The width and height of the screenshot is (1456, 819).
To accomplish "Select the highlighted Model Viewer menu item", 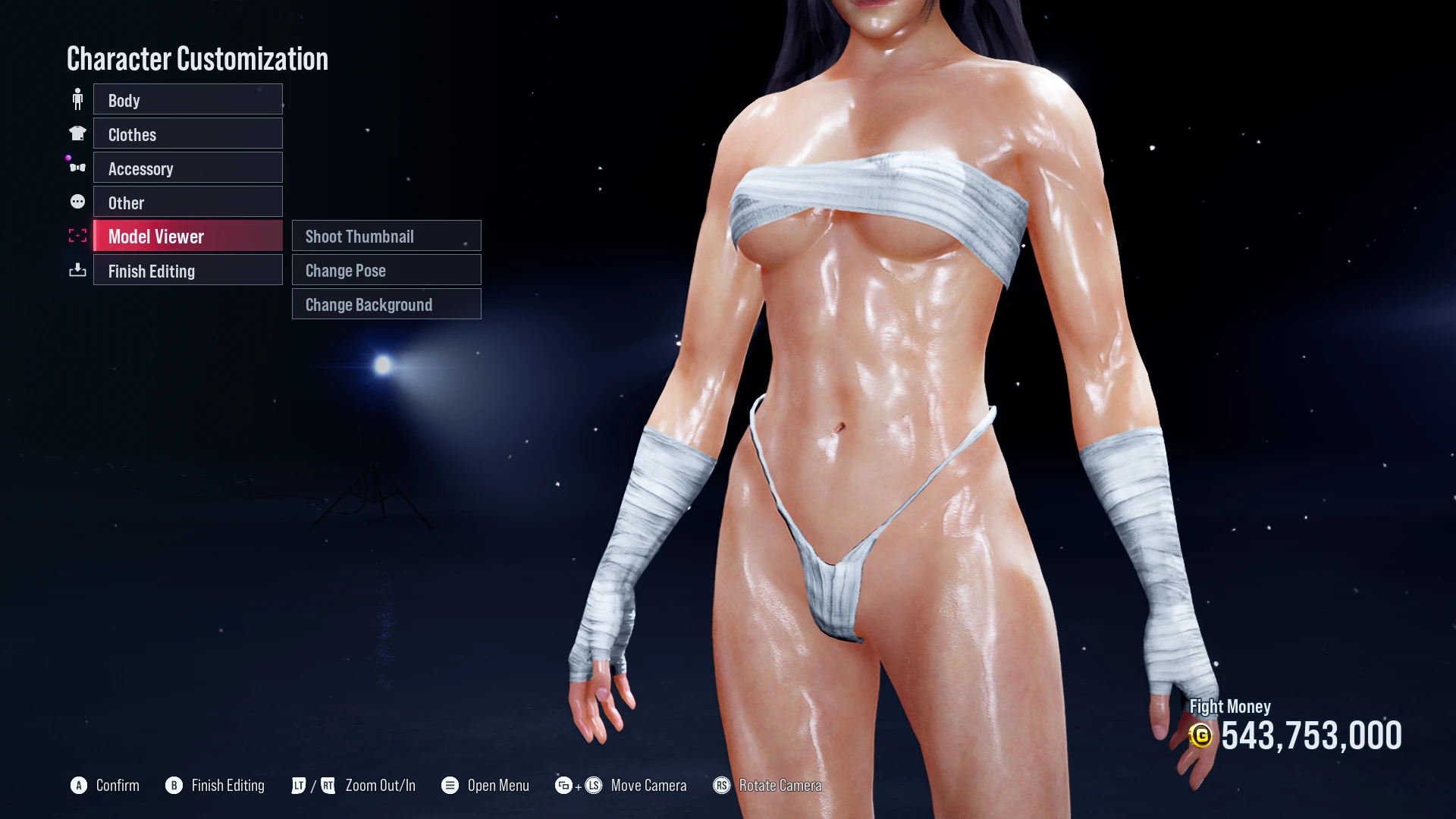I will [187, 236].
